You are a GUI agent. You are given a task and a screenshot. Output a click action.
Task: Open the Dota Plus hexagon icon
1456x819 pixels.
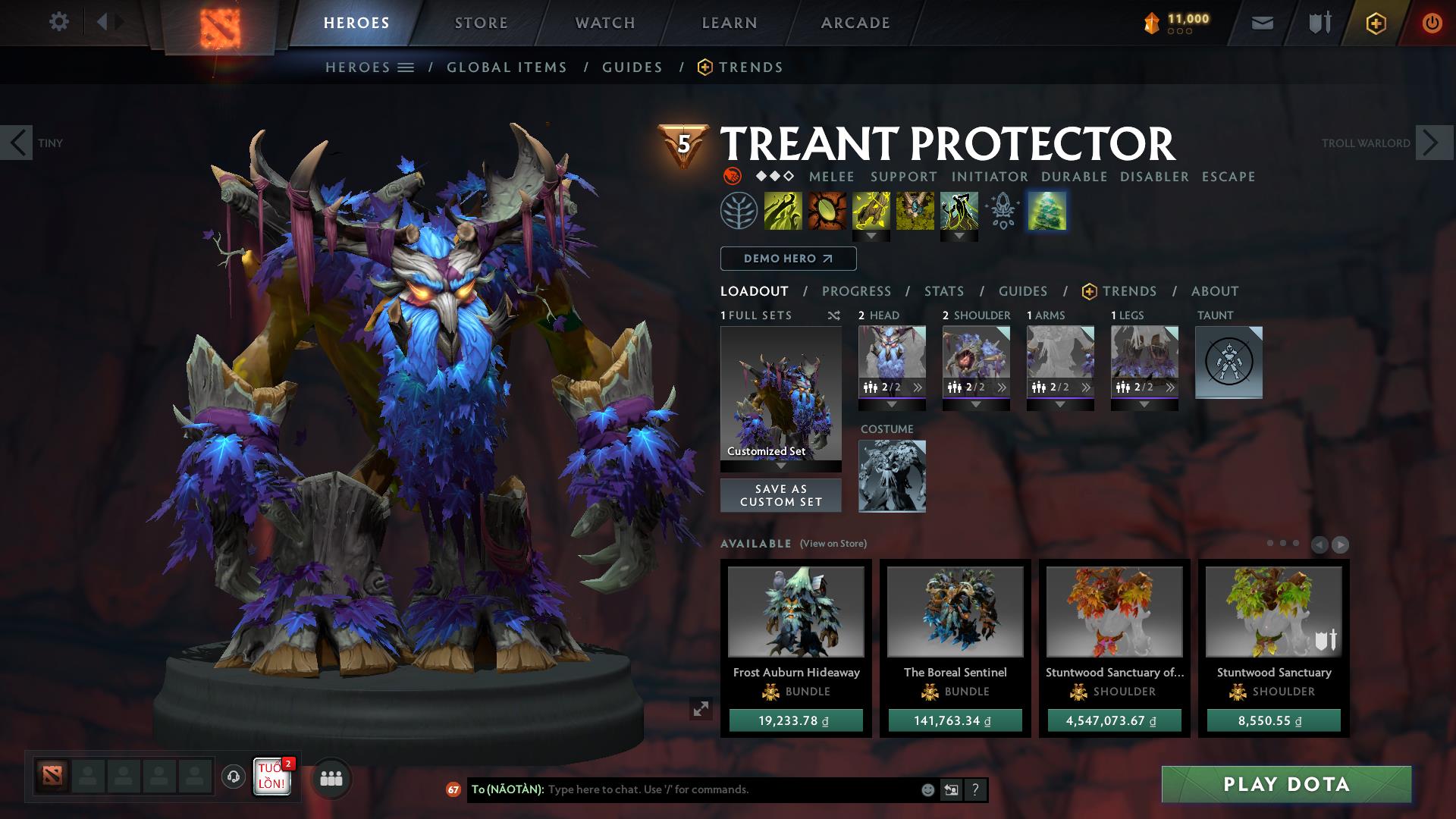(x=1375, y=22)
